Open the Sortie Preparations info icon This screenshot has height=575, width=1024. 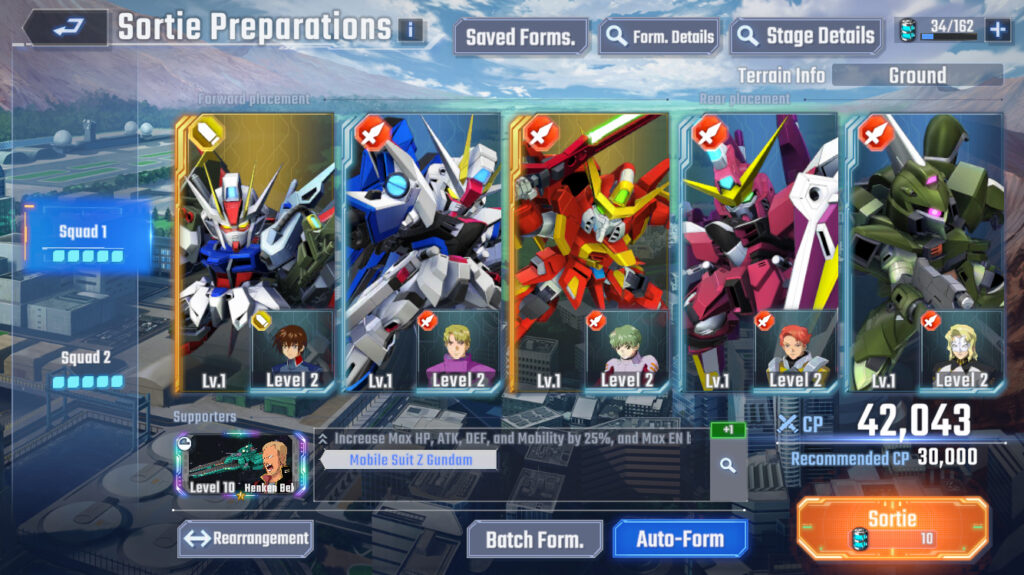point(410,30)
